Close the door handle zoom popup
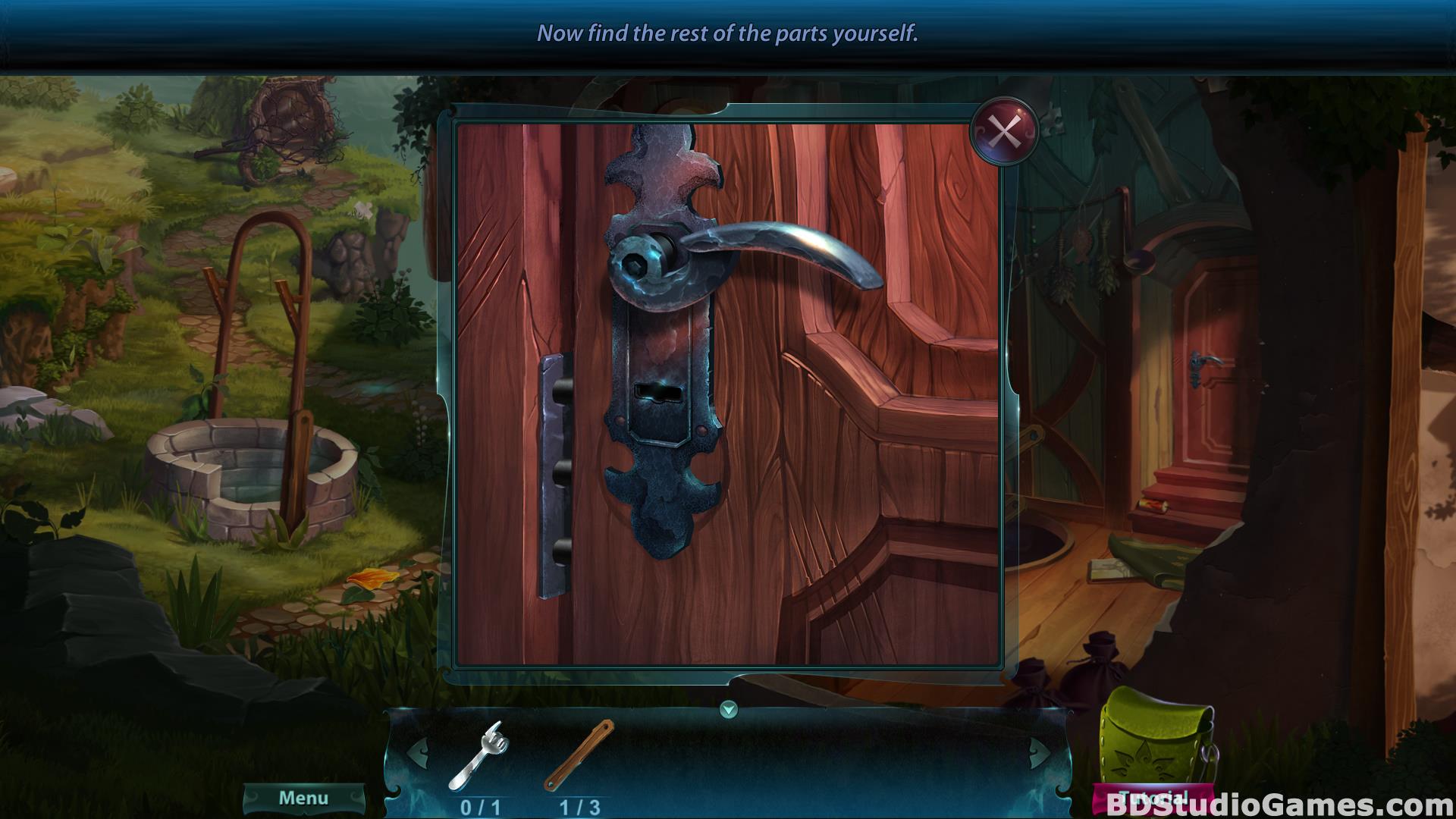The height and width of the screenshot is (819, 1456). (x=1004, y=132)
